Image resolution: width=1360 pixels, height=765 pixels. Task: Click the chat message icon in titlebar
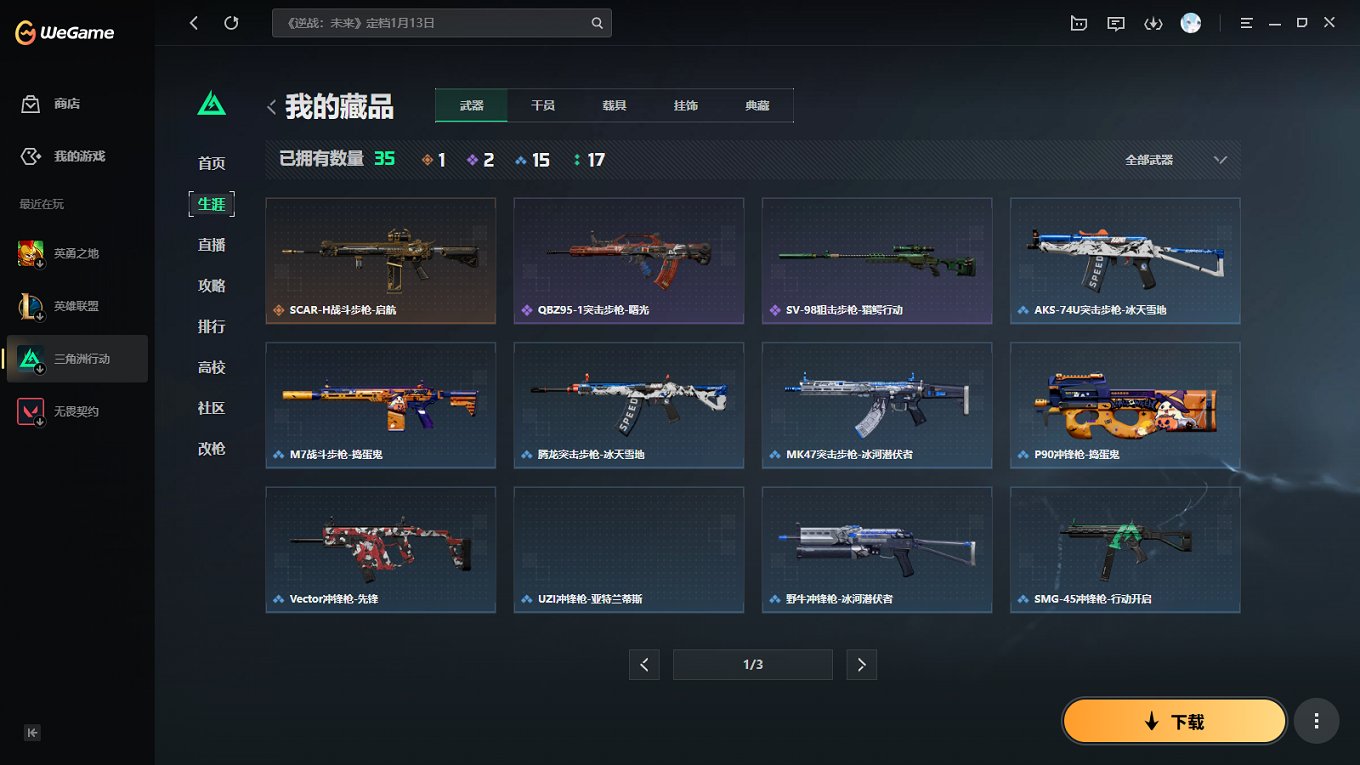(x=1115, y=22)
